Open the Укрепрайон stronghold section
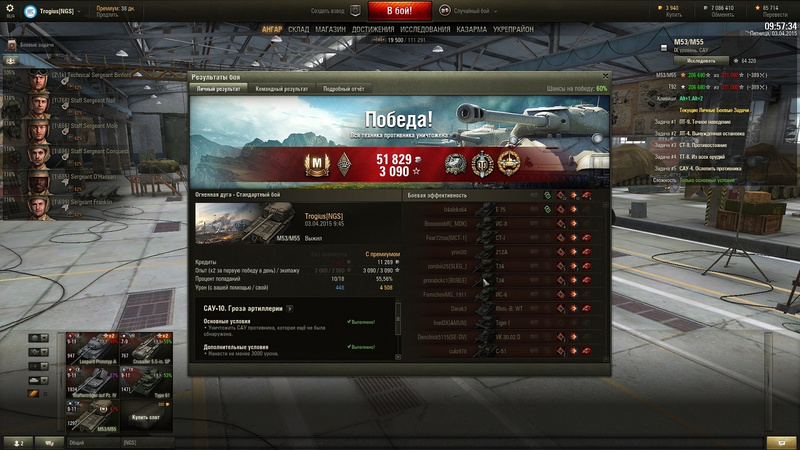 point(514,30)
